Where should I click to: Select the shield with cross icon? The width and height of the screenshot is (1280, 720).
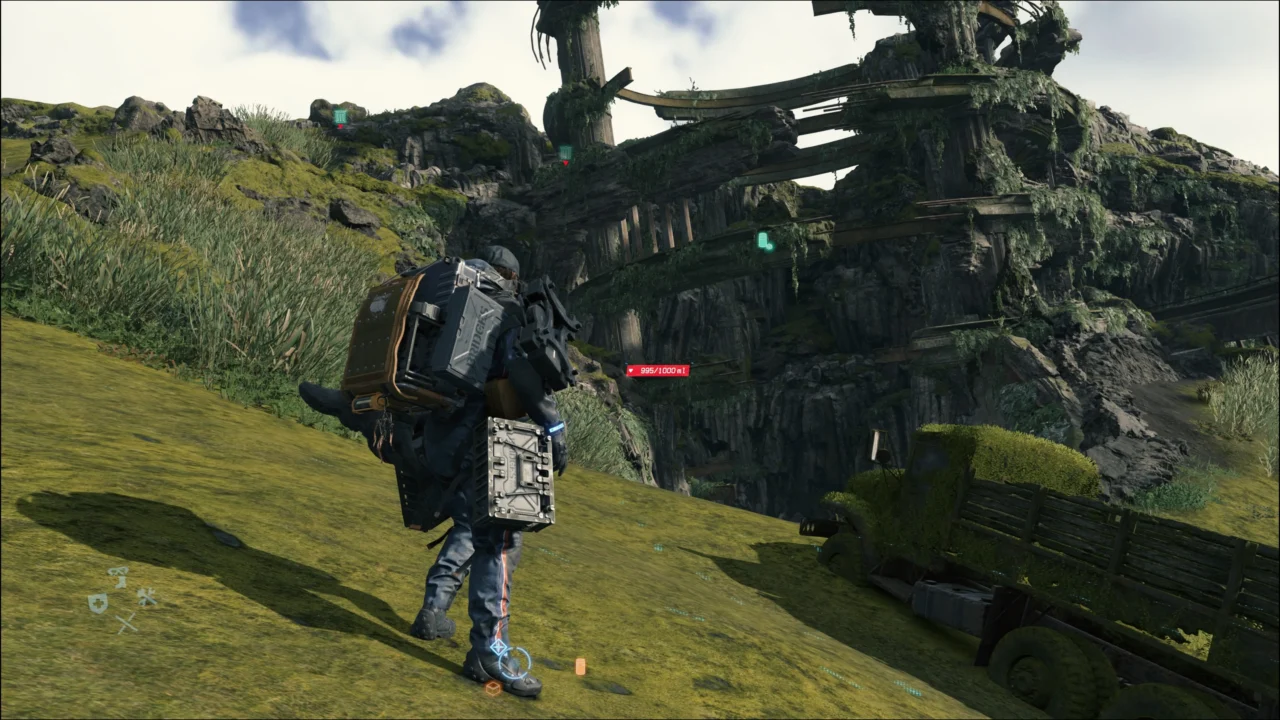[x=97, y=602]
